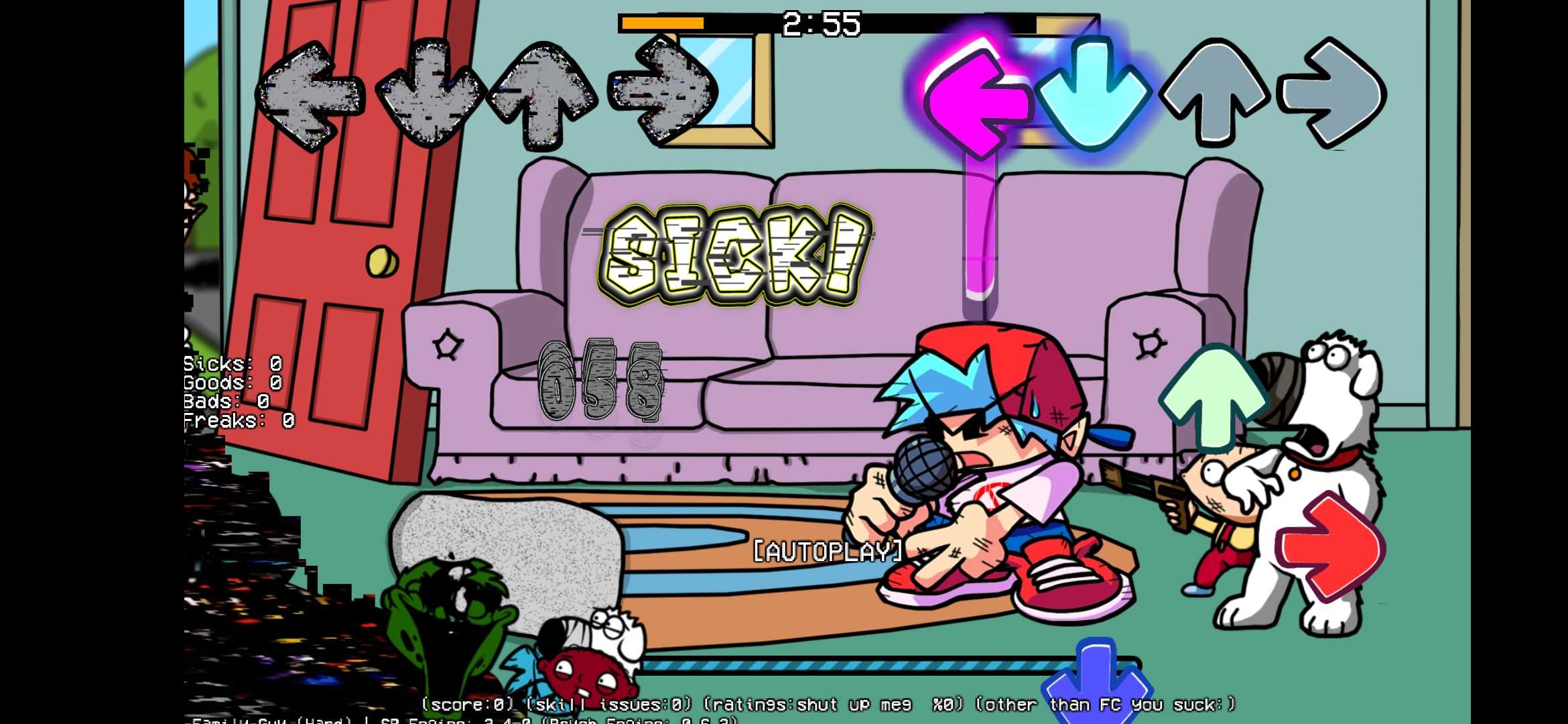The width and height of the screenshot is (1568, 724).
Task: Tap the rising red right arrow note
Action: point(1330,546)
